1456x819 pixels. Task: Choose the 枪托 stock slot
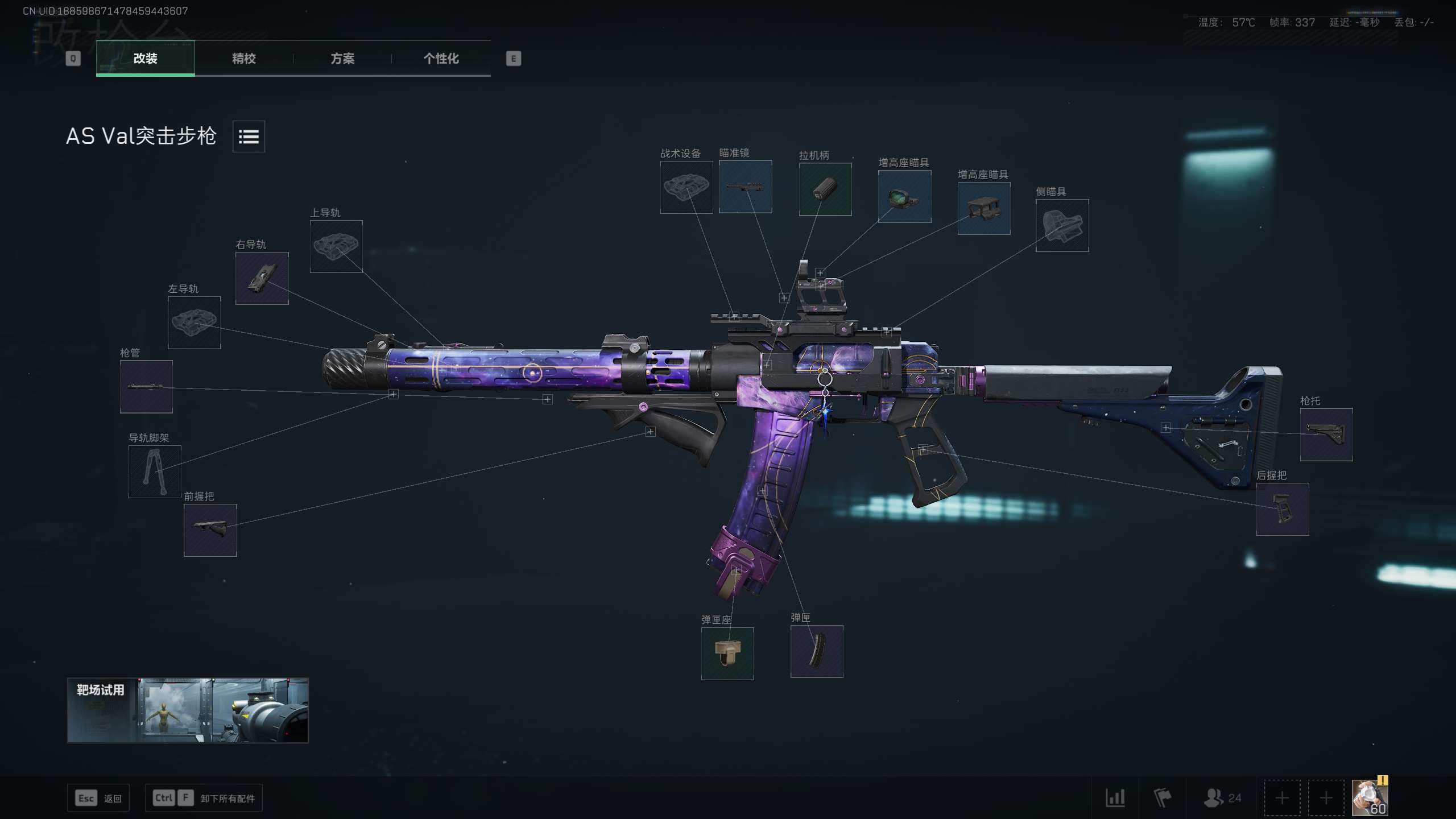click(x=1326, y=435)
